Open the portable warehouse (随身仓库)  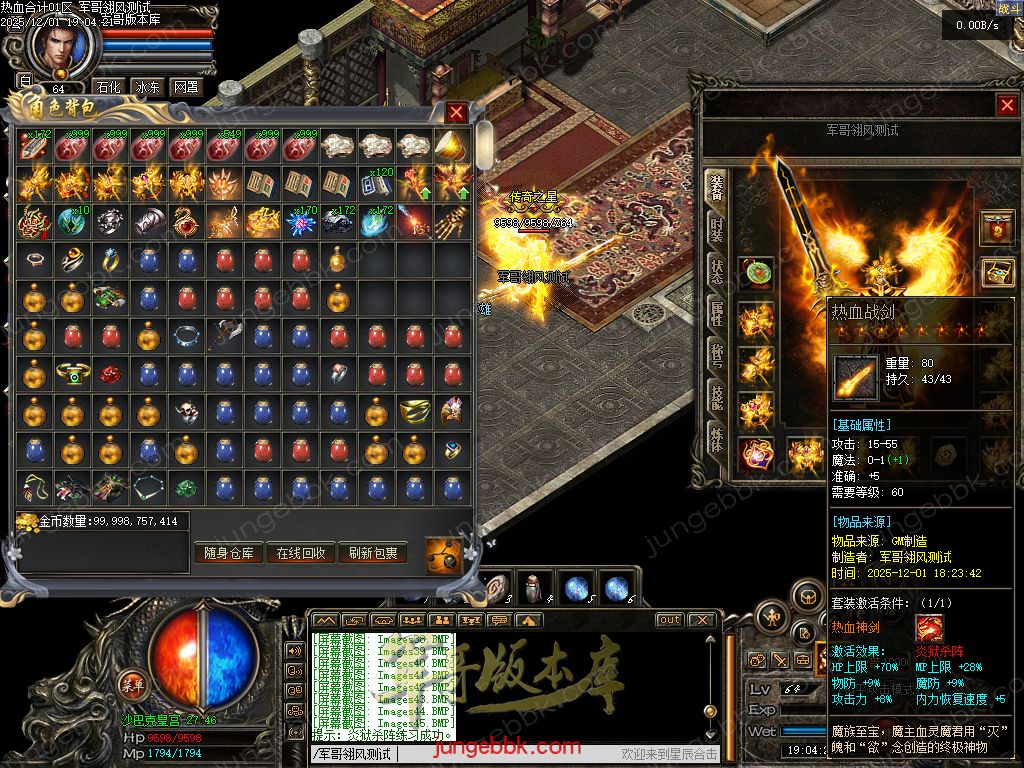point(229,553)
